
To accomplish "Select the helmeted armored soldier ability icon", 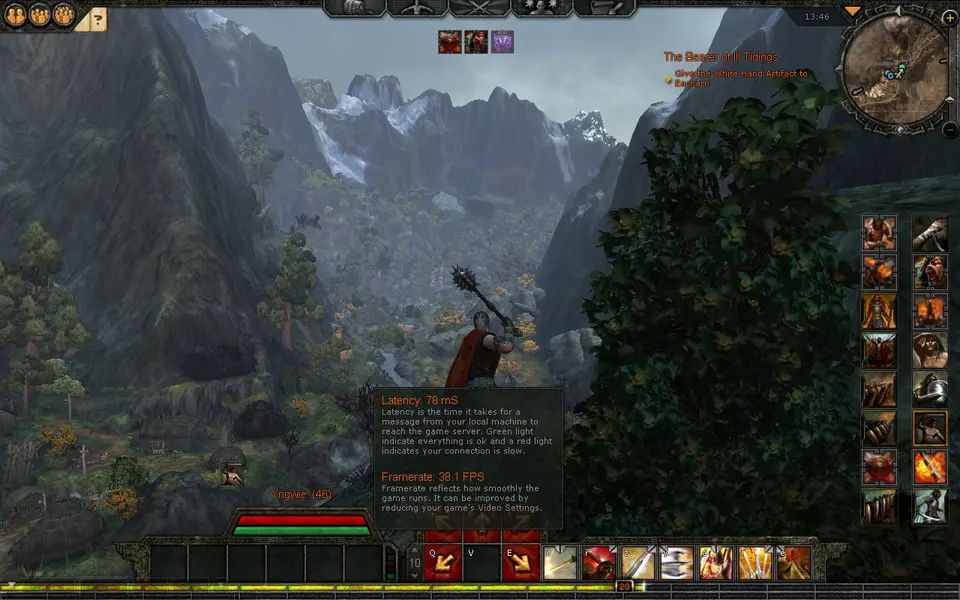I will (930, 389).
